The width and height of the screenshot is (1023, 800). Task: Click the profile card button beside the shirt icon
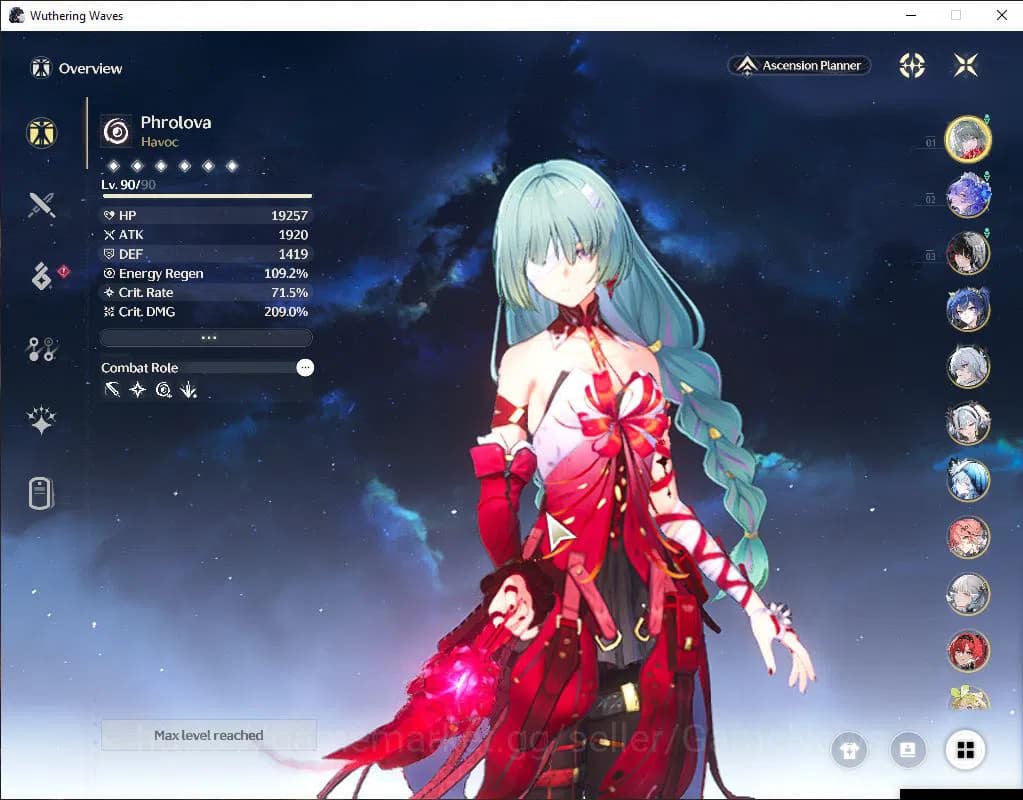click(907, 750)
